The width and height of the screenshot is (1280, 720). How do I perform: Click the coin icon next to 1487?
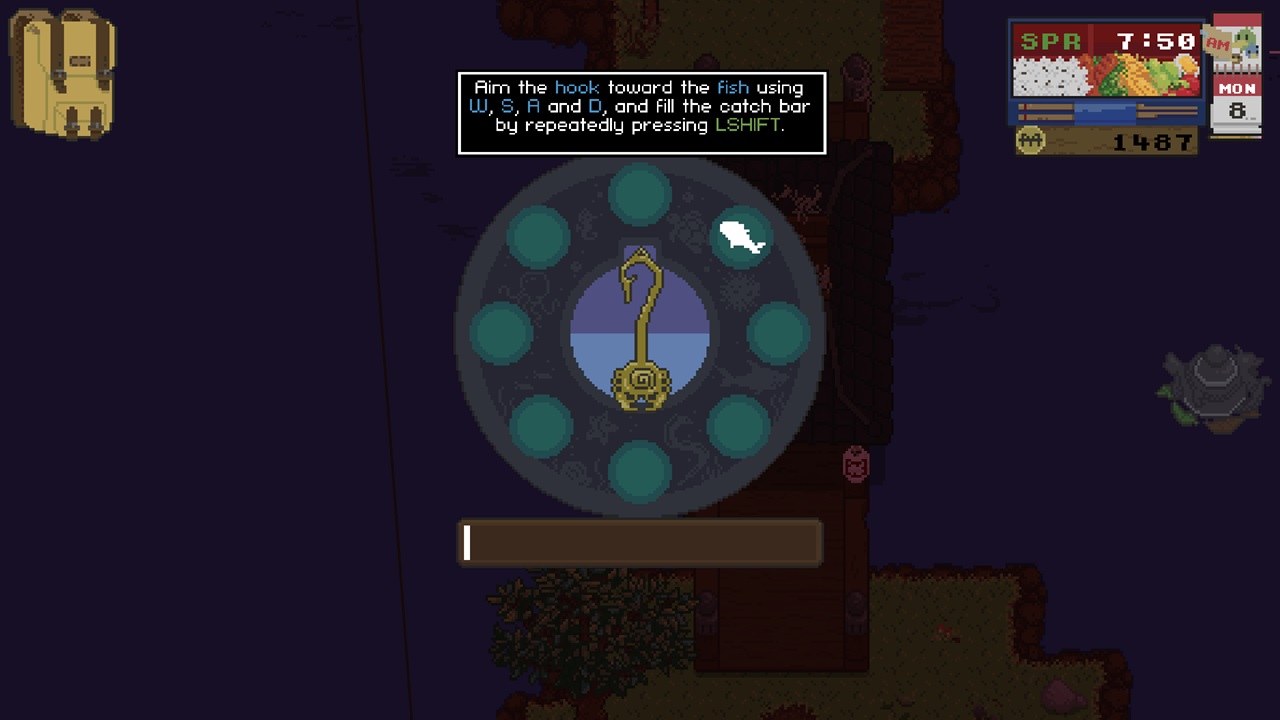[1030, 141]
